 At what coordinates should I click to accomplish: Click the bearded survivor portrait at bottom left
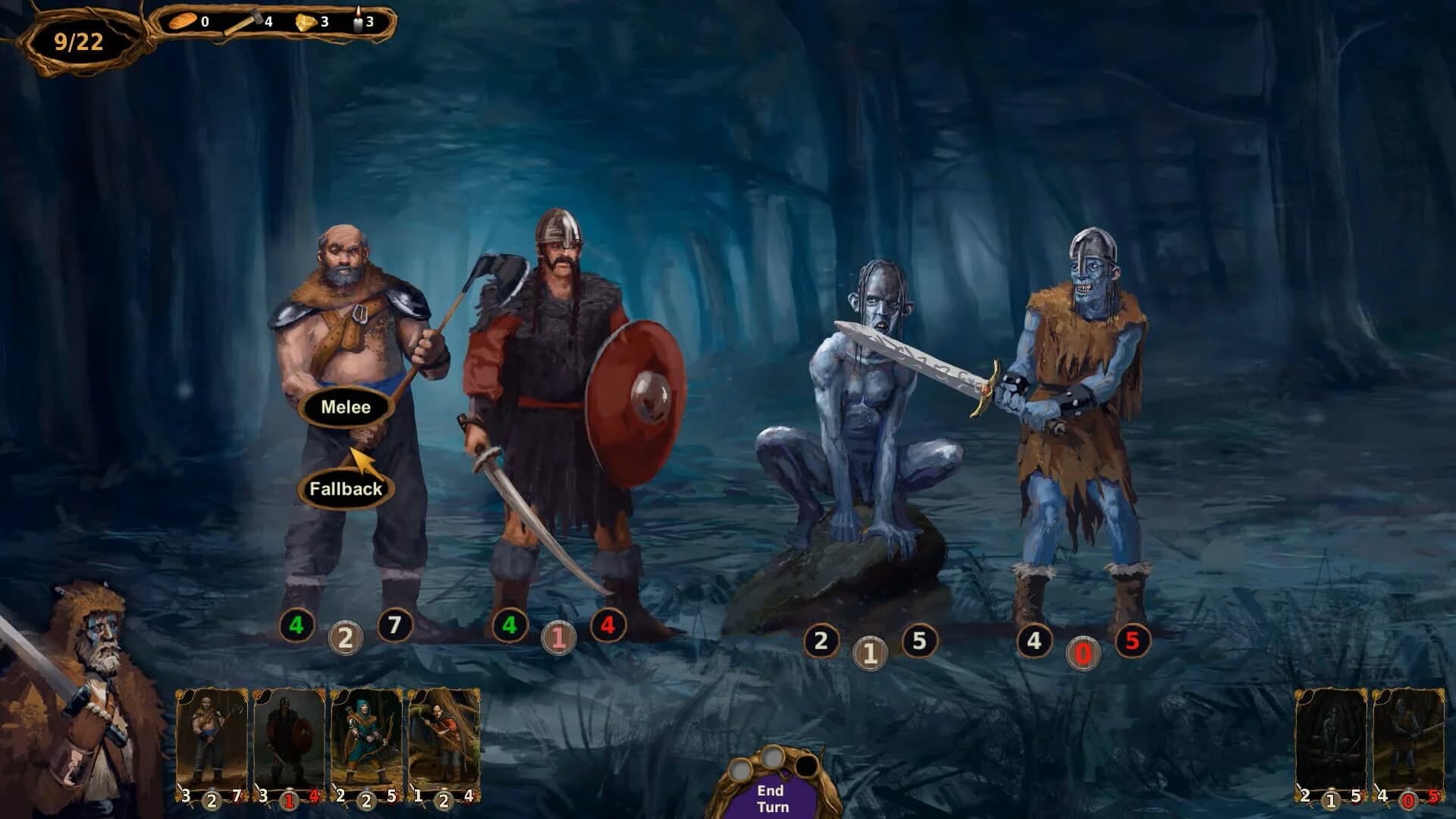click(x=80, y=682)
